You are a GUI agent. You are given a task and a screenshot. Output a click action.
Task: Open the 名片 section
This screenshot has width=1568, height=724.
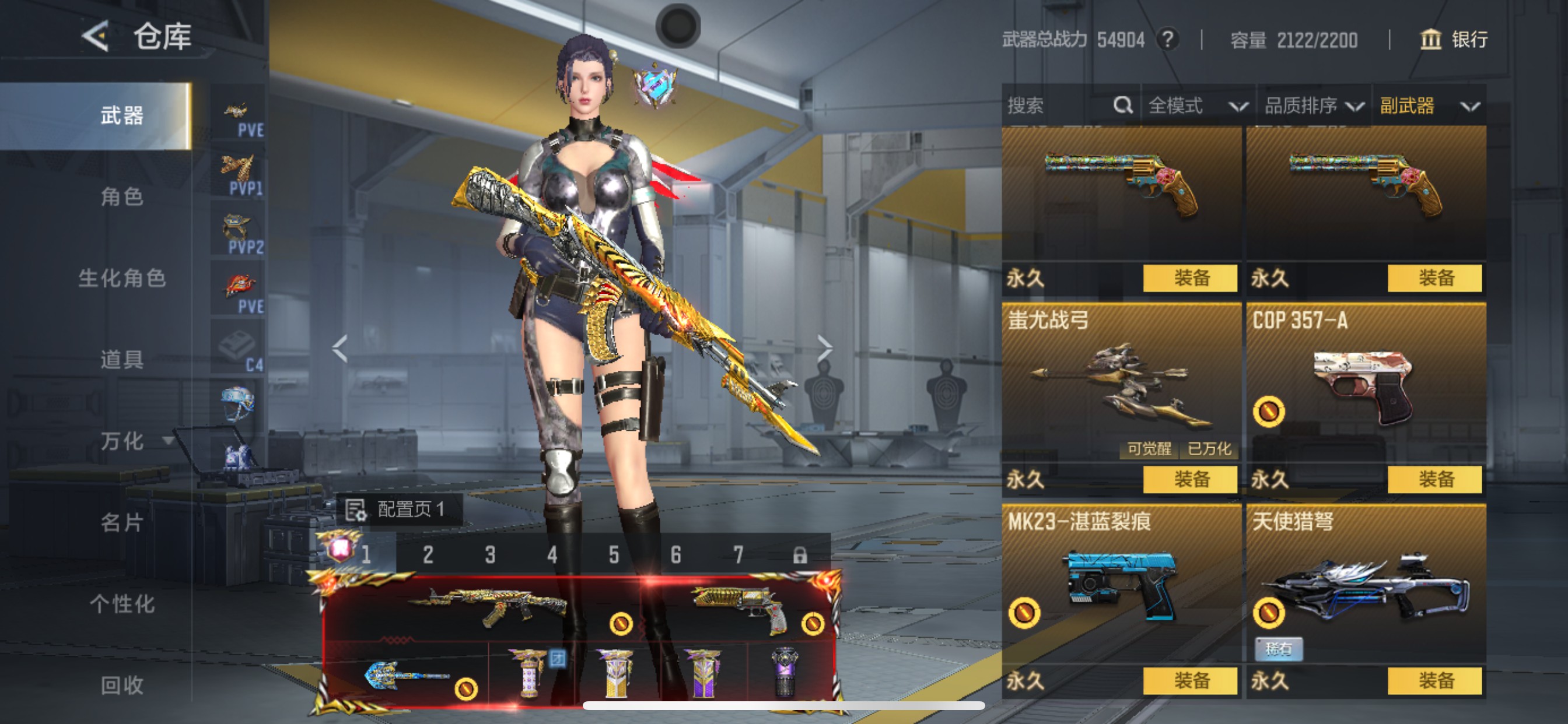pyautogui.click(x=122, y=522)
